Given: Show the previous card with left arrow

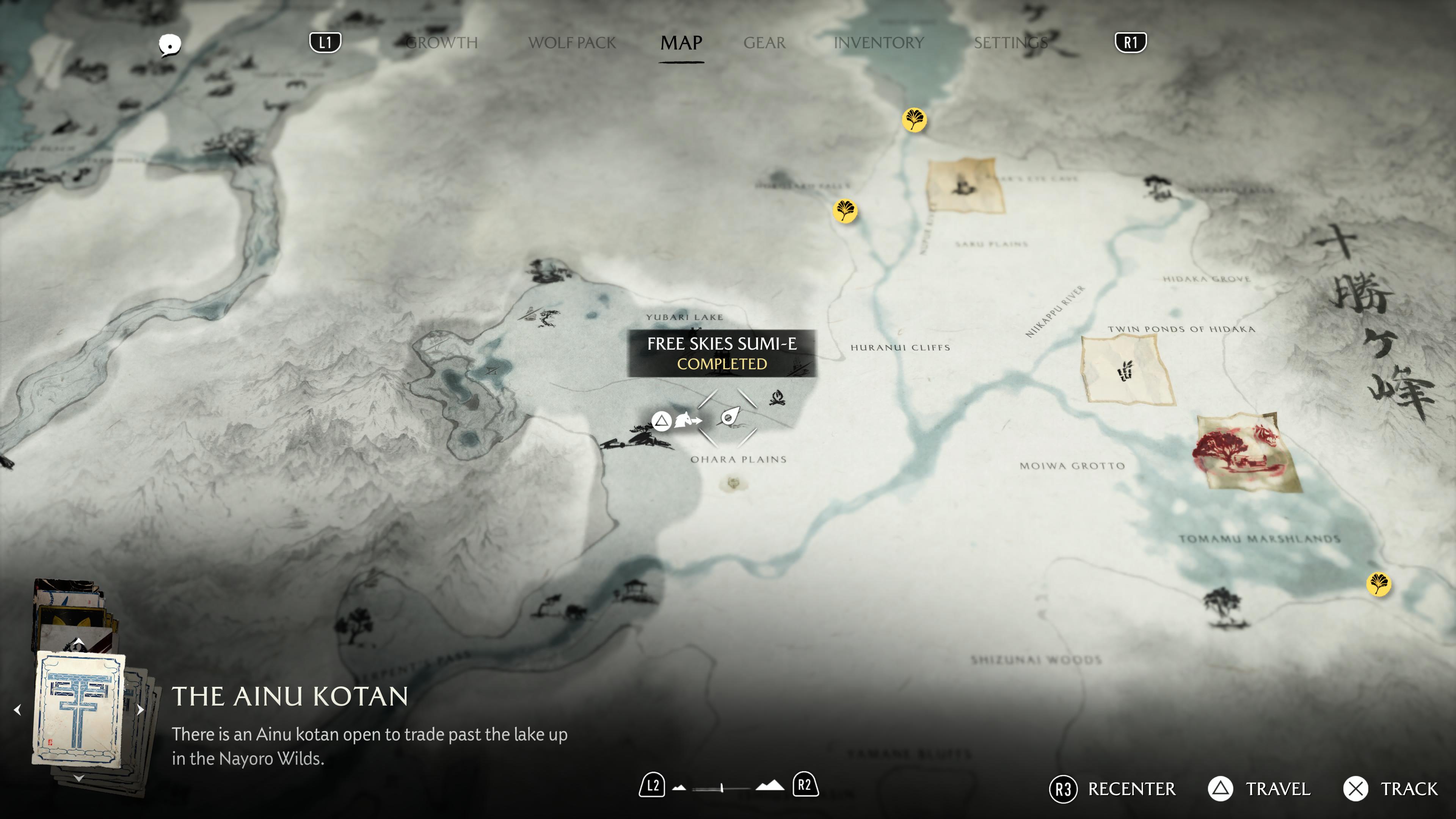Looking at the screenshot, I should pos(17,709).
